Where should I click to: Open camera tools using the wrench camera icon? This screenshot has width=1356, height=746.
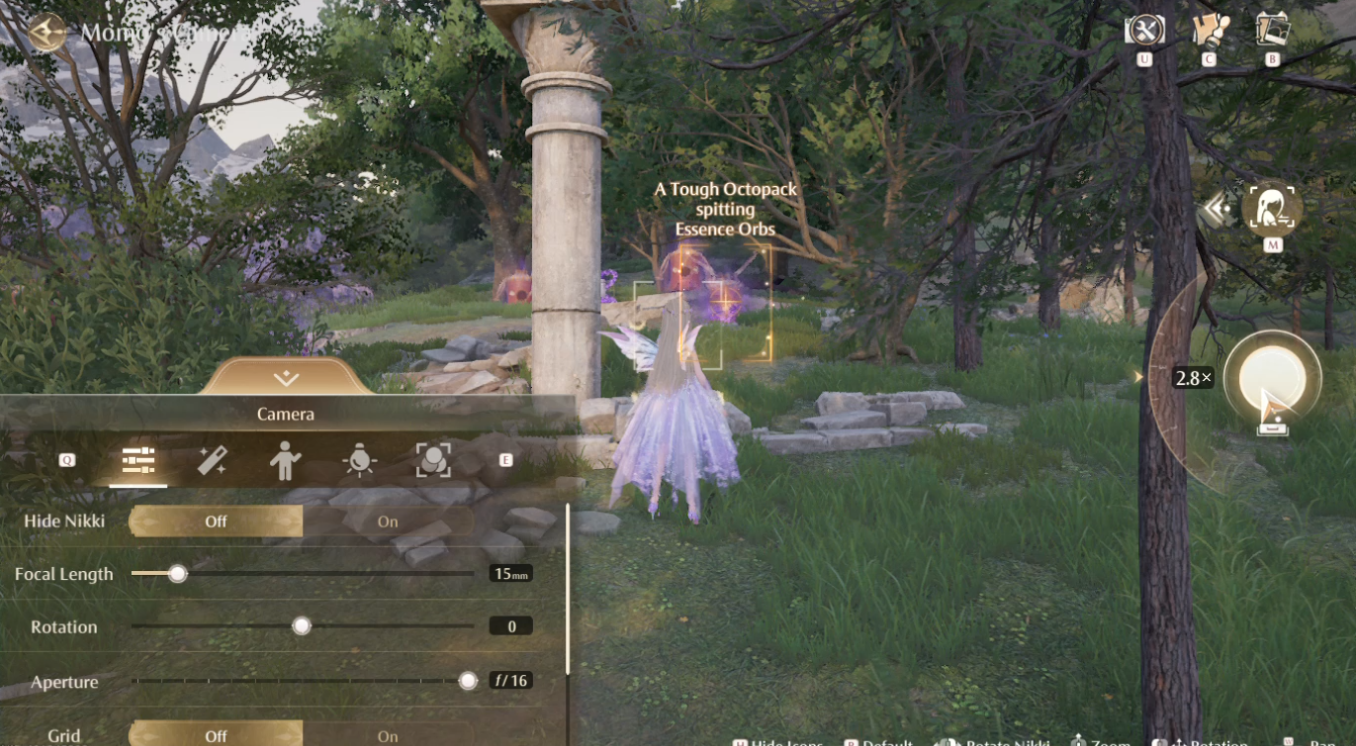pos(1145,30)
